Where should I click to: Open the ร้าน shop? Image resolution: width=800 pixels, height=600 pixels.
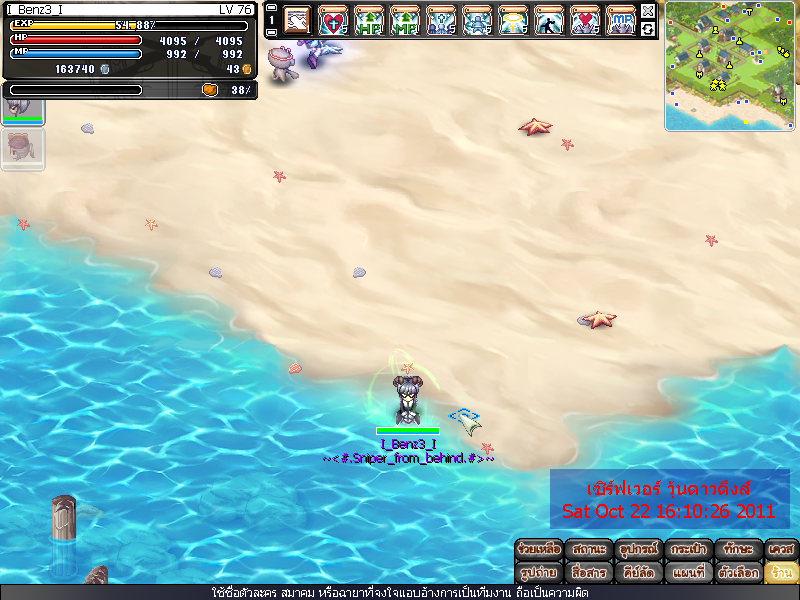[781, 573]
